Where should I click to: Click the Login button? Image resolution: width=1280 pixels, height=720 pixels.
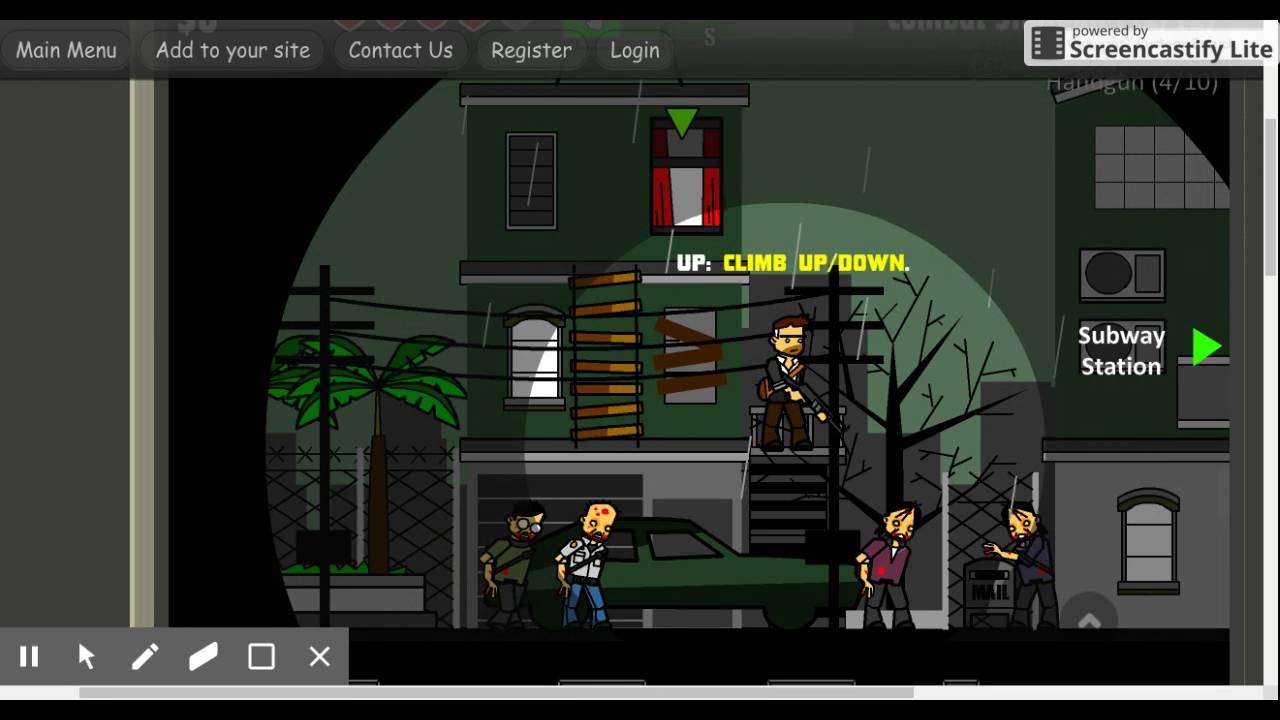tap(634, 50)
